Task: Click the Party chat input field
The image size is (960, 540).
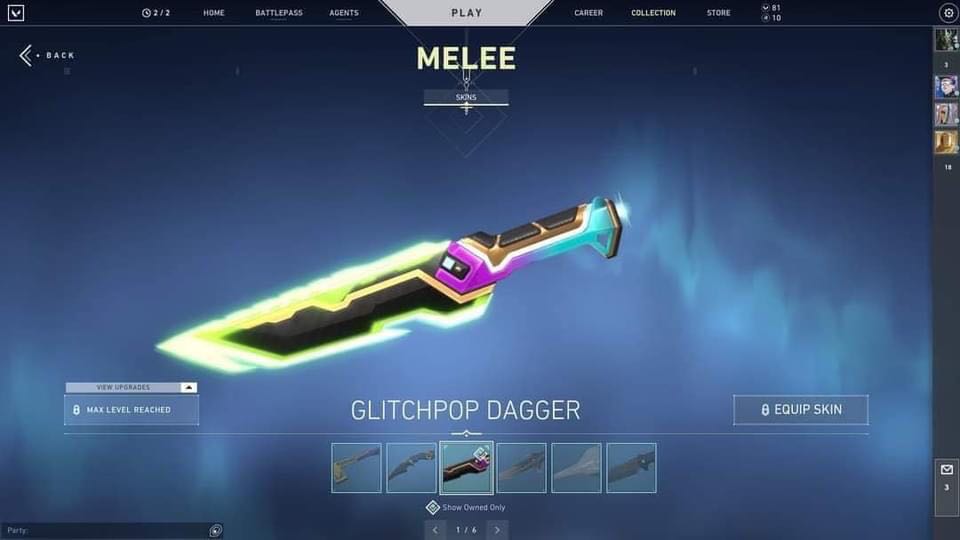Action: pyautogui.click(x=105, y=530)
